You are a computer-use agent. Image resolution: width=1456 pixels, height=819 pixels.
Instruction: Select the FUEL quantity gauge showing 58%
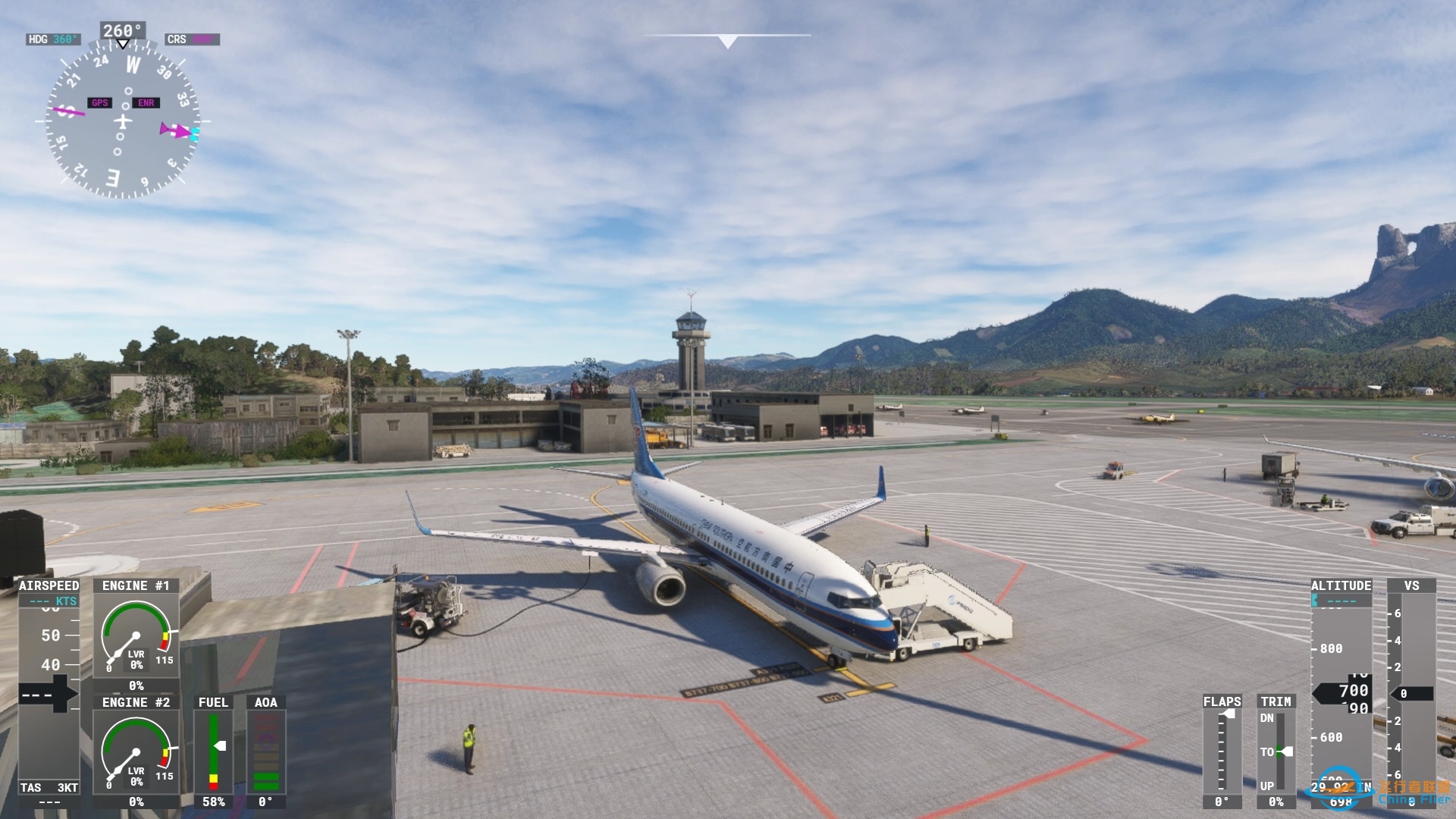click(x=214, y=751)
